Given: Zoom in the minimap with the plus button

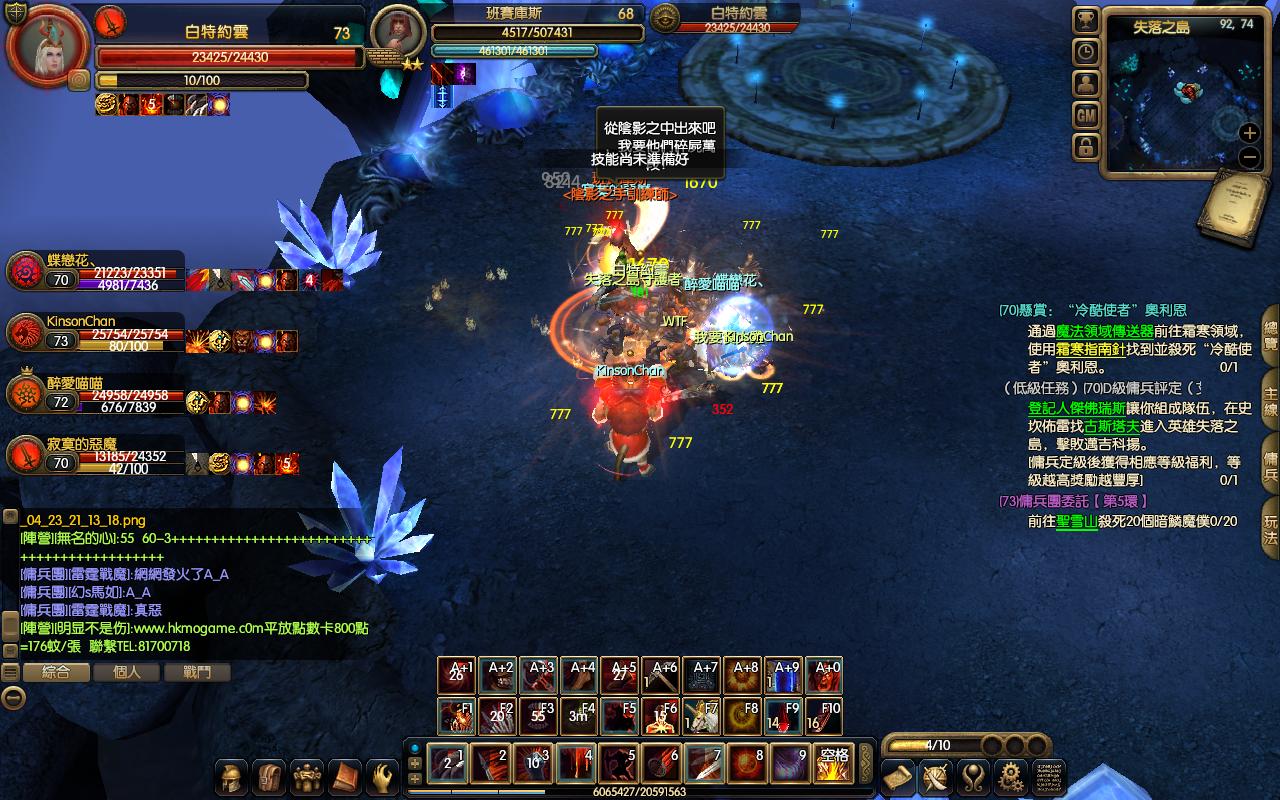Looking at the screenshot, I should (x=1249, y=133).
